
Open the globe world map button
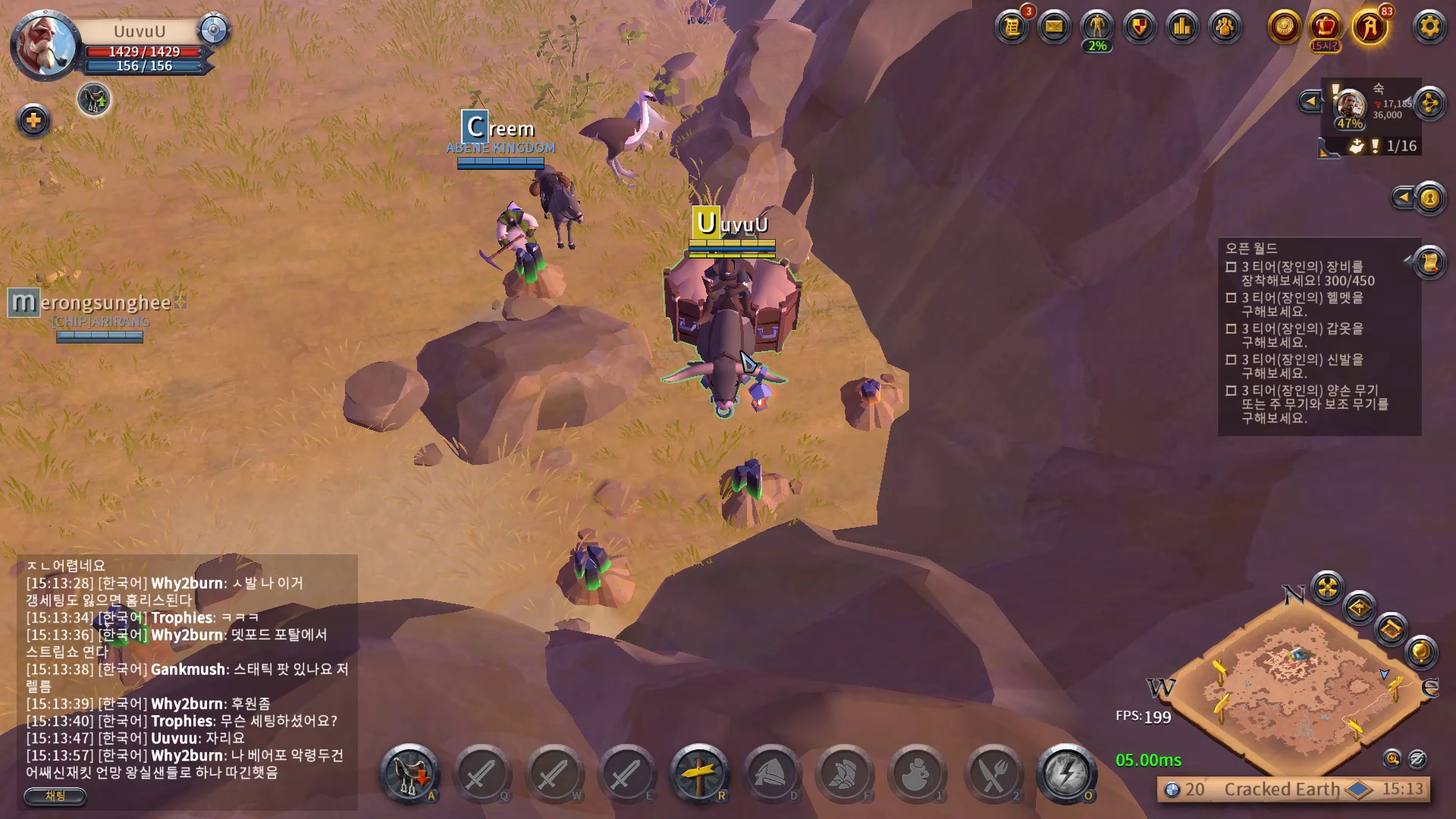pos(1420,651)
